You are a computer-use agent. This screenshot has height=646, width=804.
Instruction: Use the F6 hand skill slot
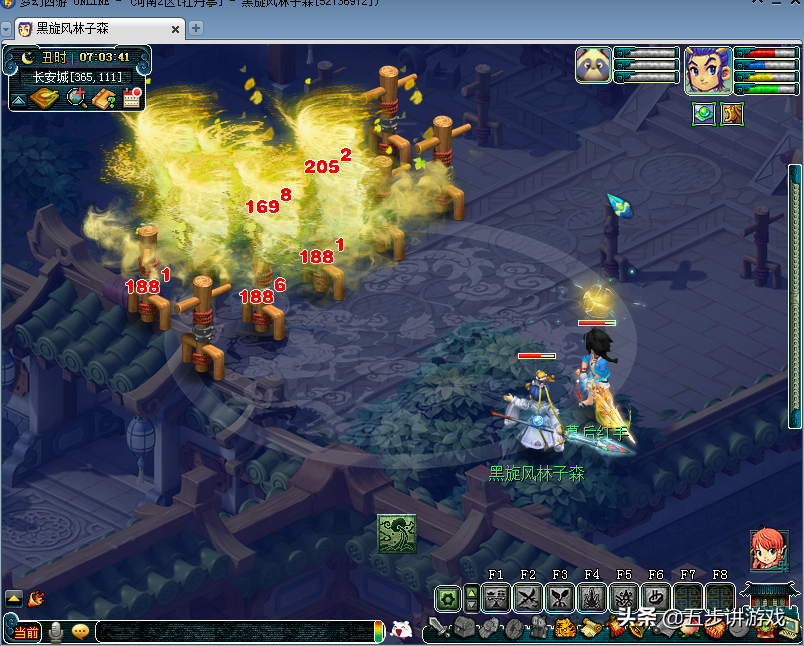pos(656,598)
